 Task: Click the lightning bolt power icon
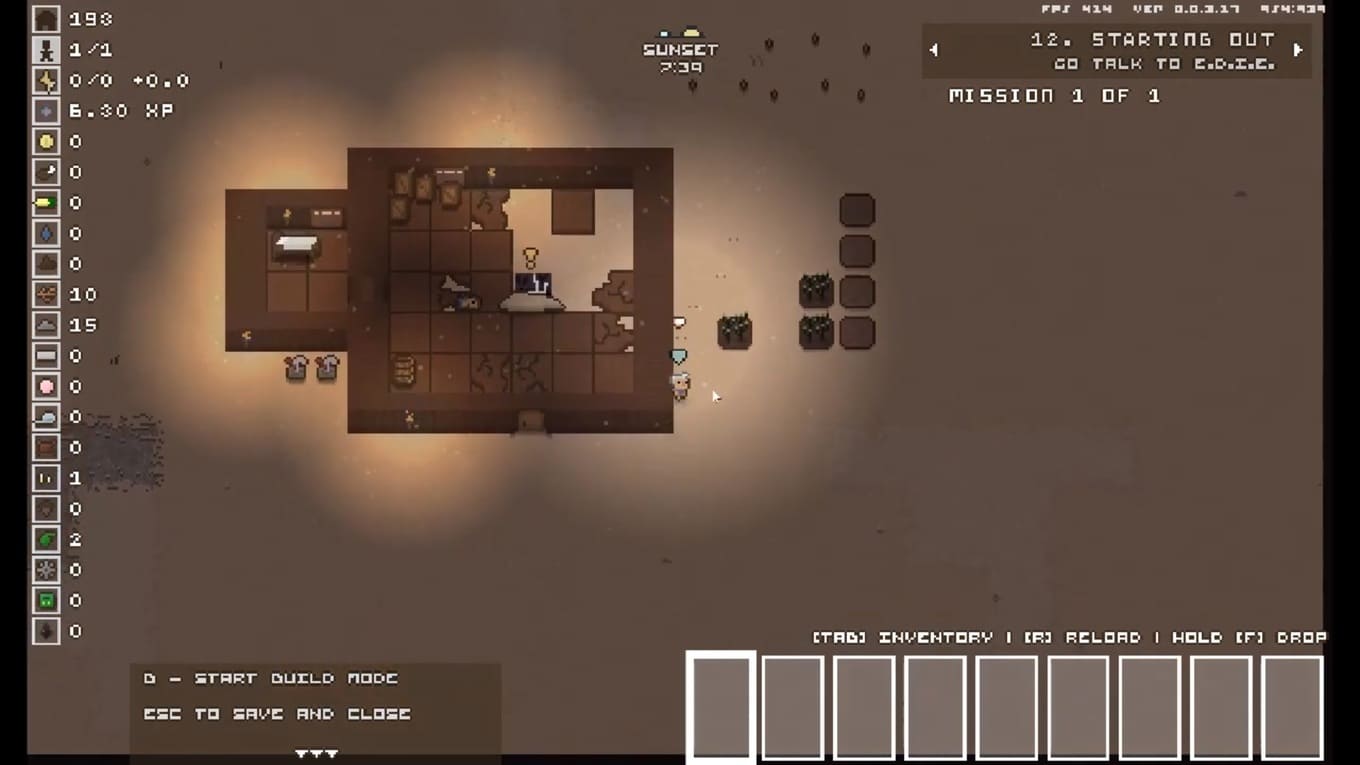click(46, 81)
